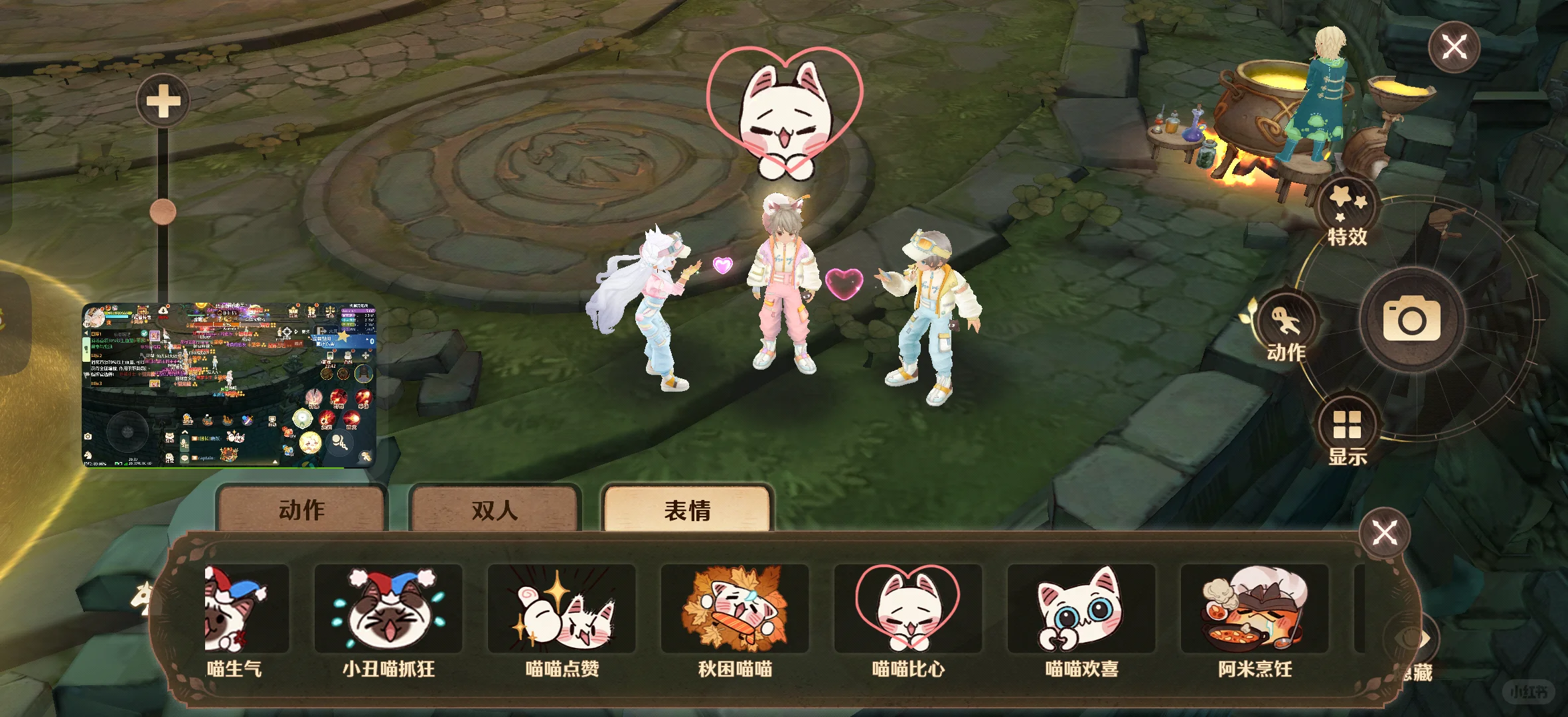The image size is (1568, 717).
Task: Select the 表情 expressions tab
Action: (686, 511)
